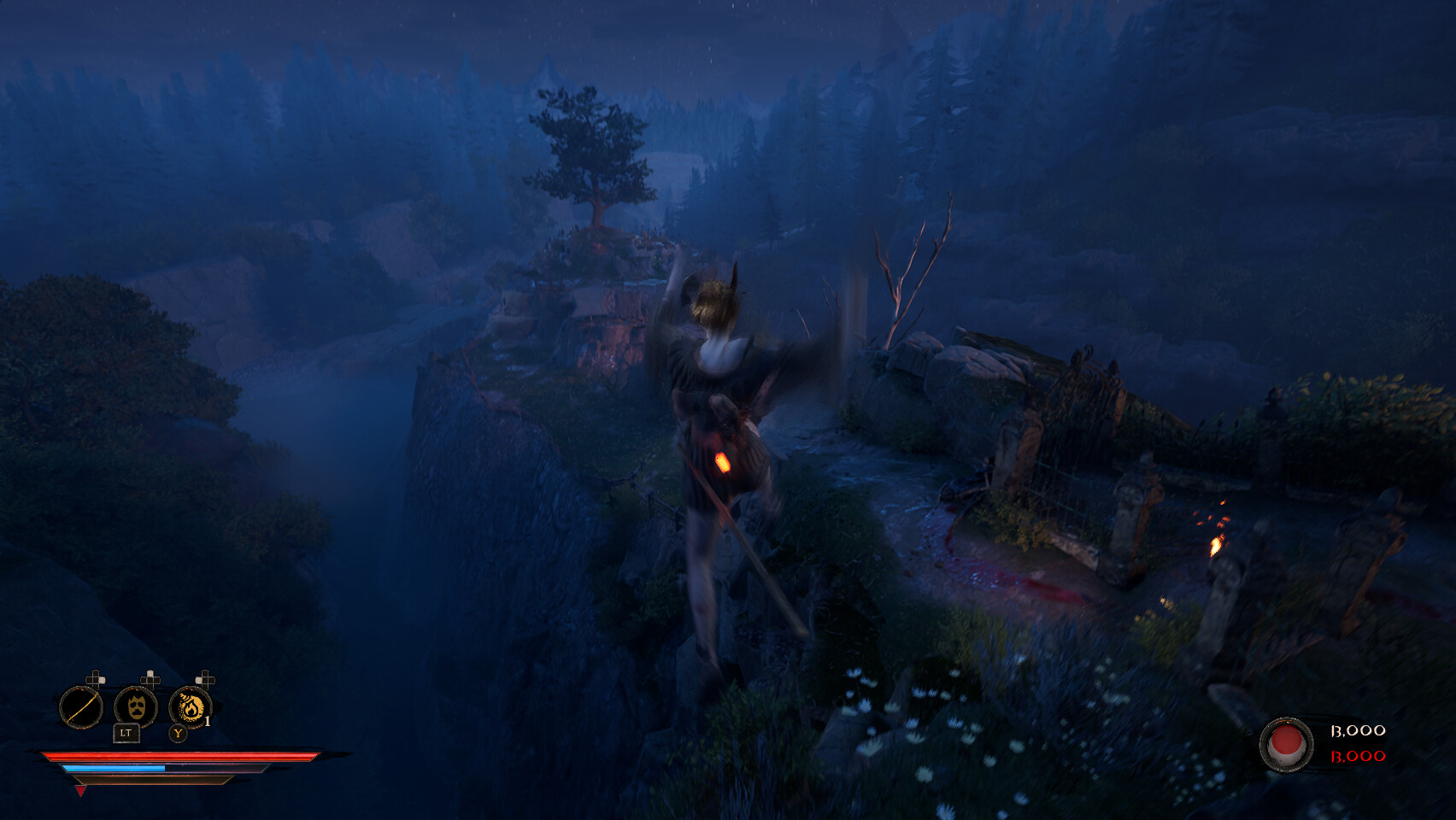Expand the item count label showing 1
The width and height of the screenshot is (1456, 820).
(x=208, y=720)
